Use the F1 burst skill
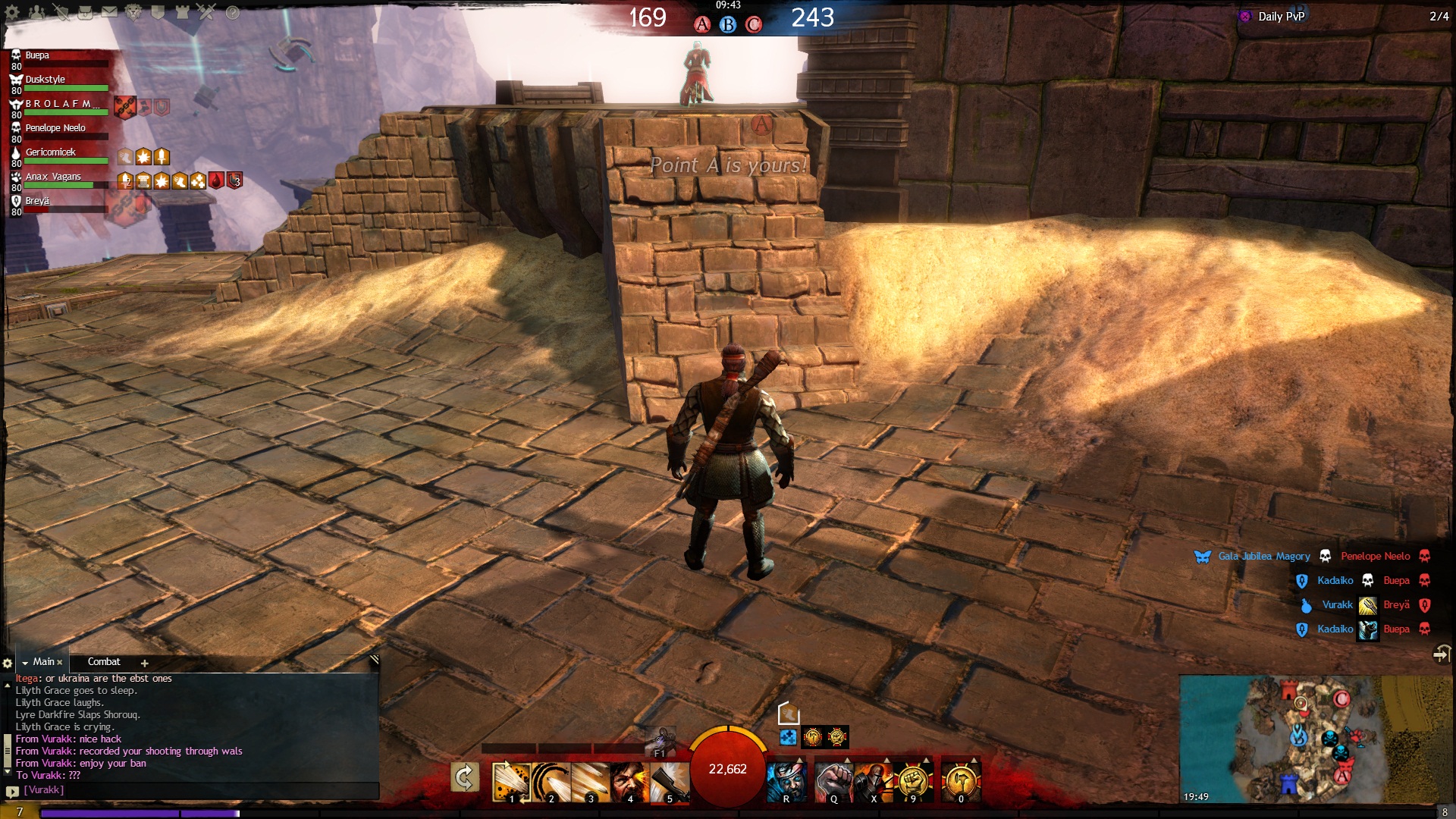 pyautogui.click(x=660, y=742)
